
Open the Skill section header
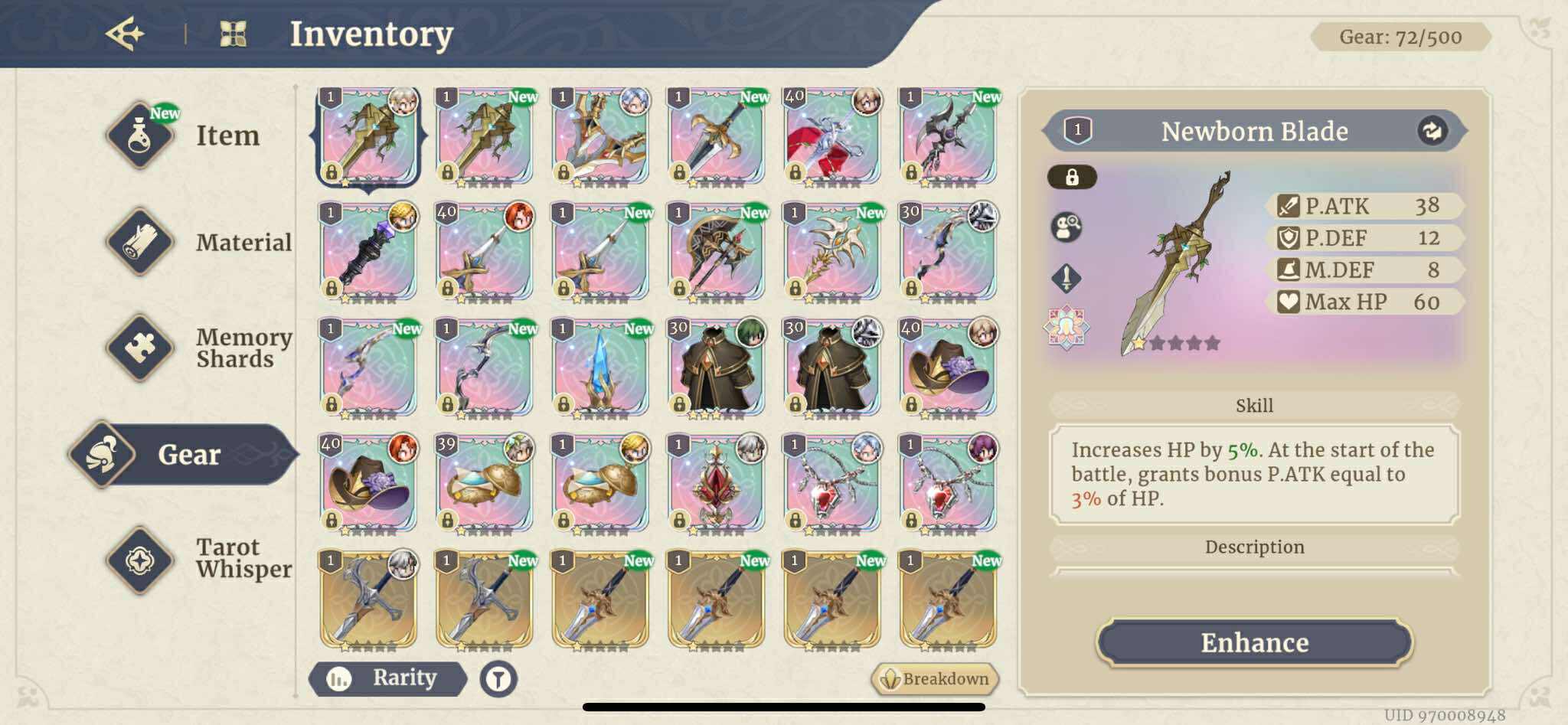pyautogui.click(x=1253, y=405)
